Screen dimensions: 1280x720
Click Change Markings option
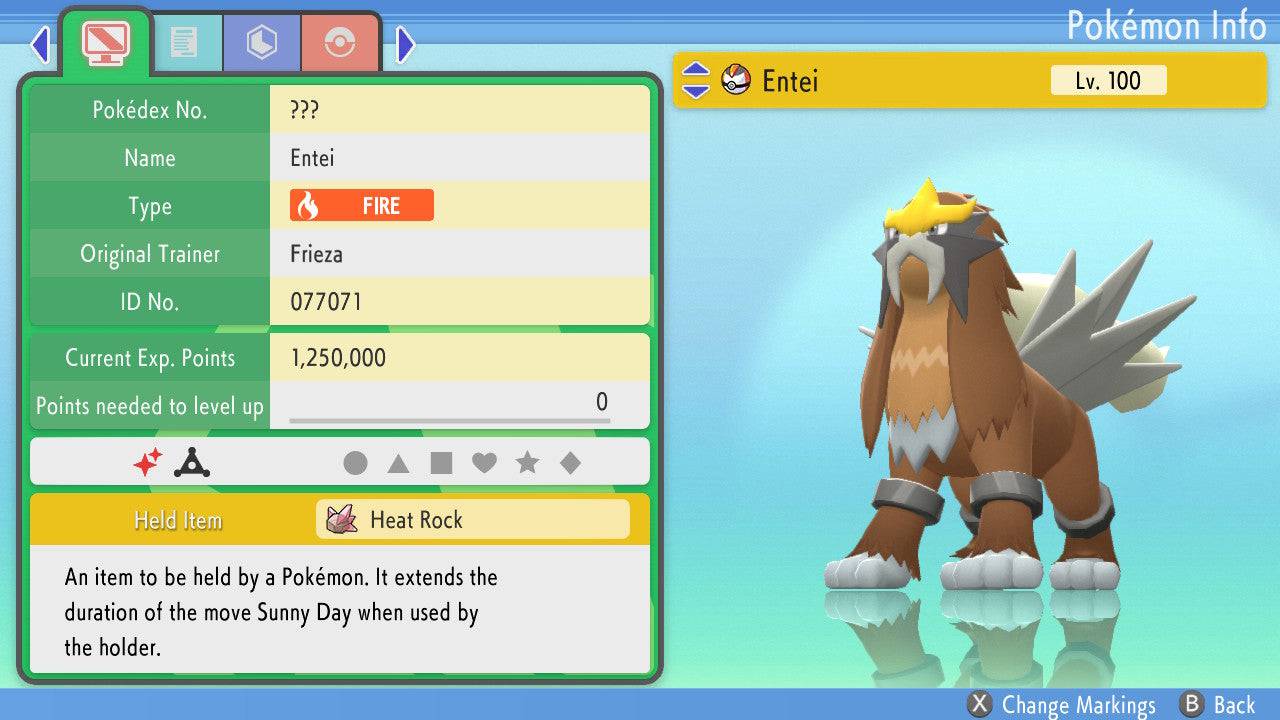pos(1062,705)
